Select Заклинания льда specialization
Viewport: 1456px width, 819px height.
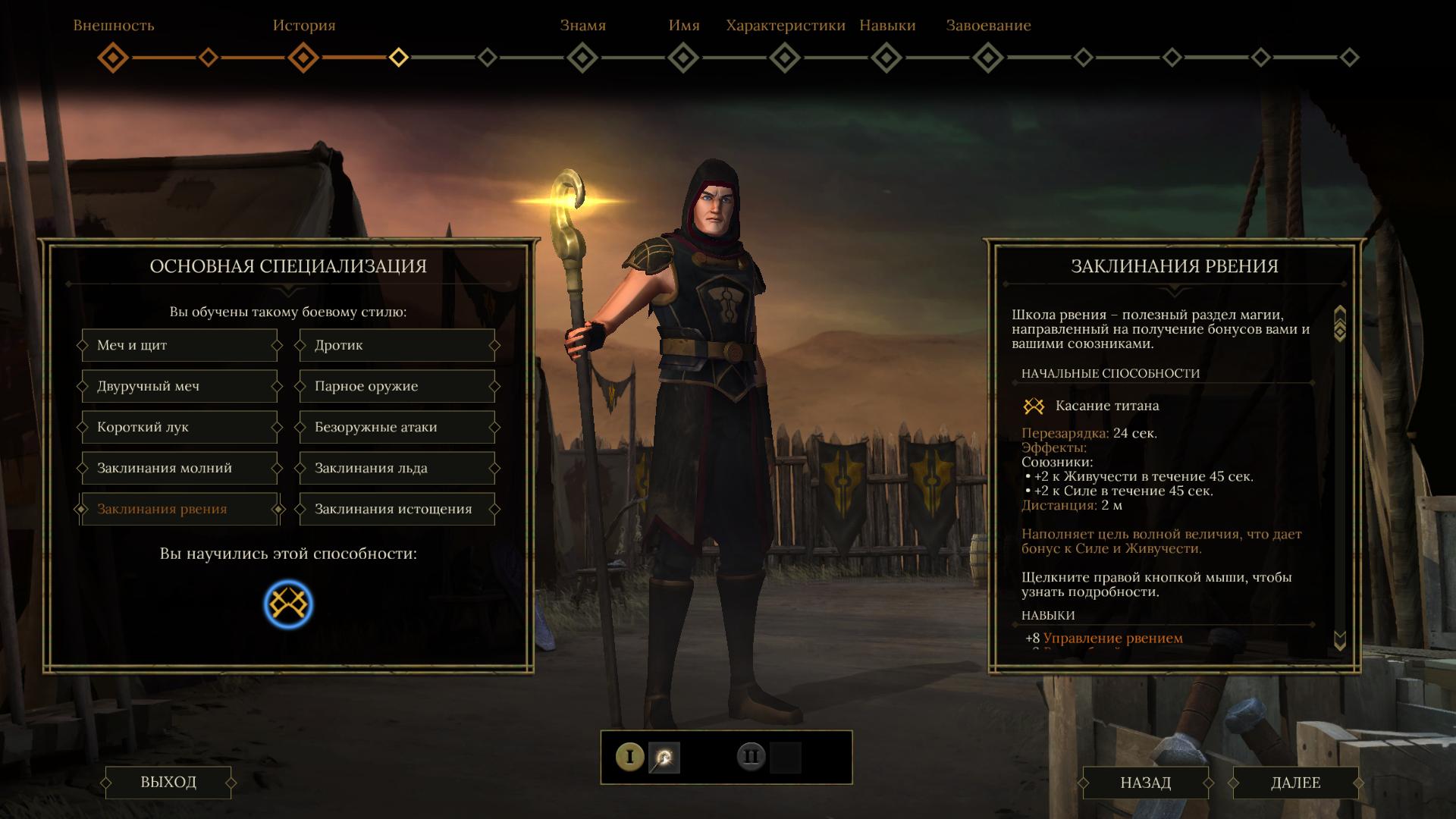point(397,469)
